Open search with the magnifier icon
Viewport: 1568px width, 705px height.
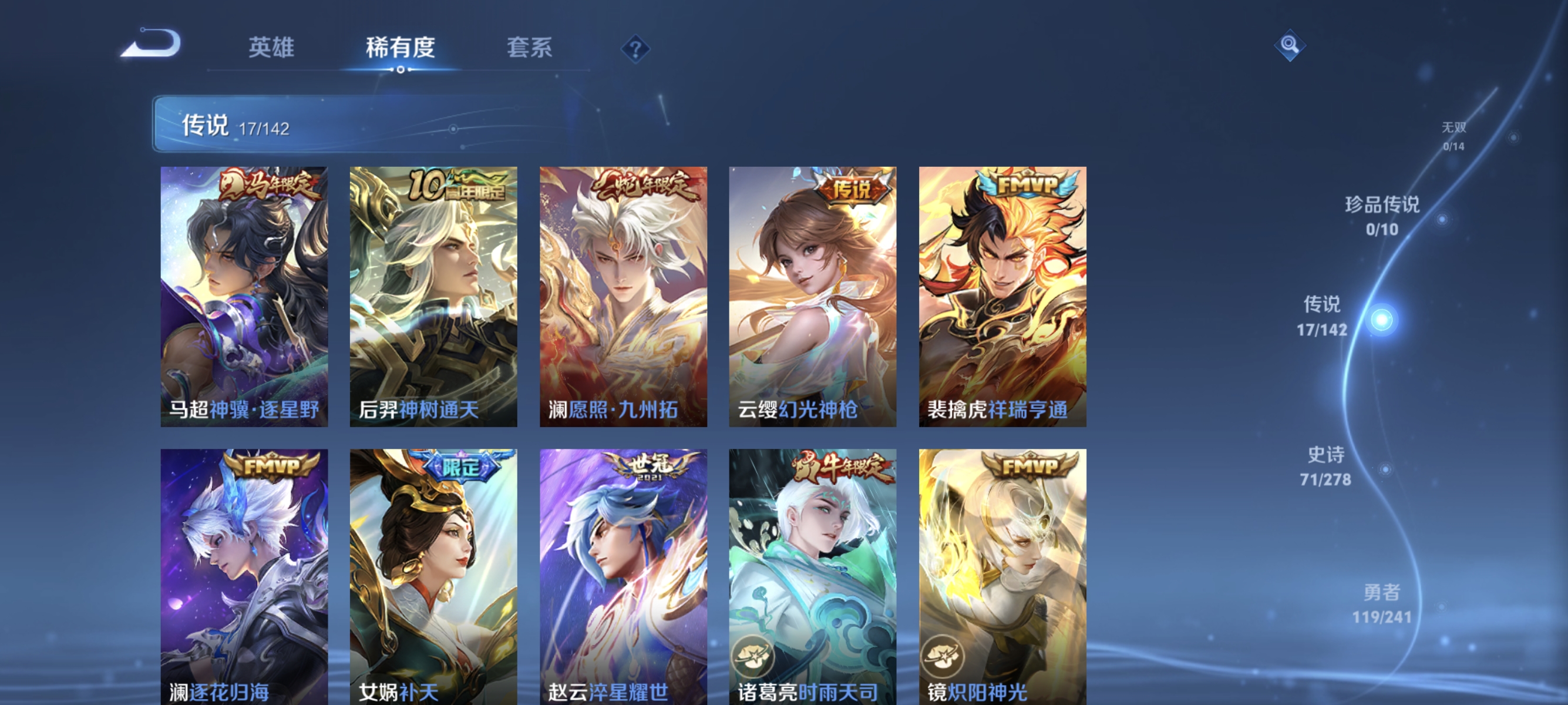(1291, 44)
